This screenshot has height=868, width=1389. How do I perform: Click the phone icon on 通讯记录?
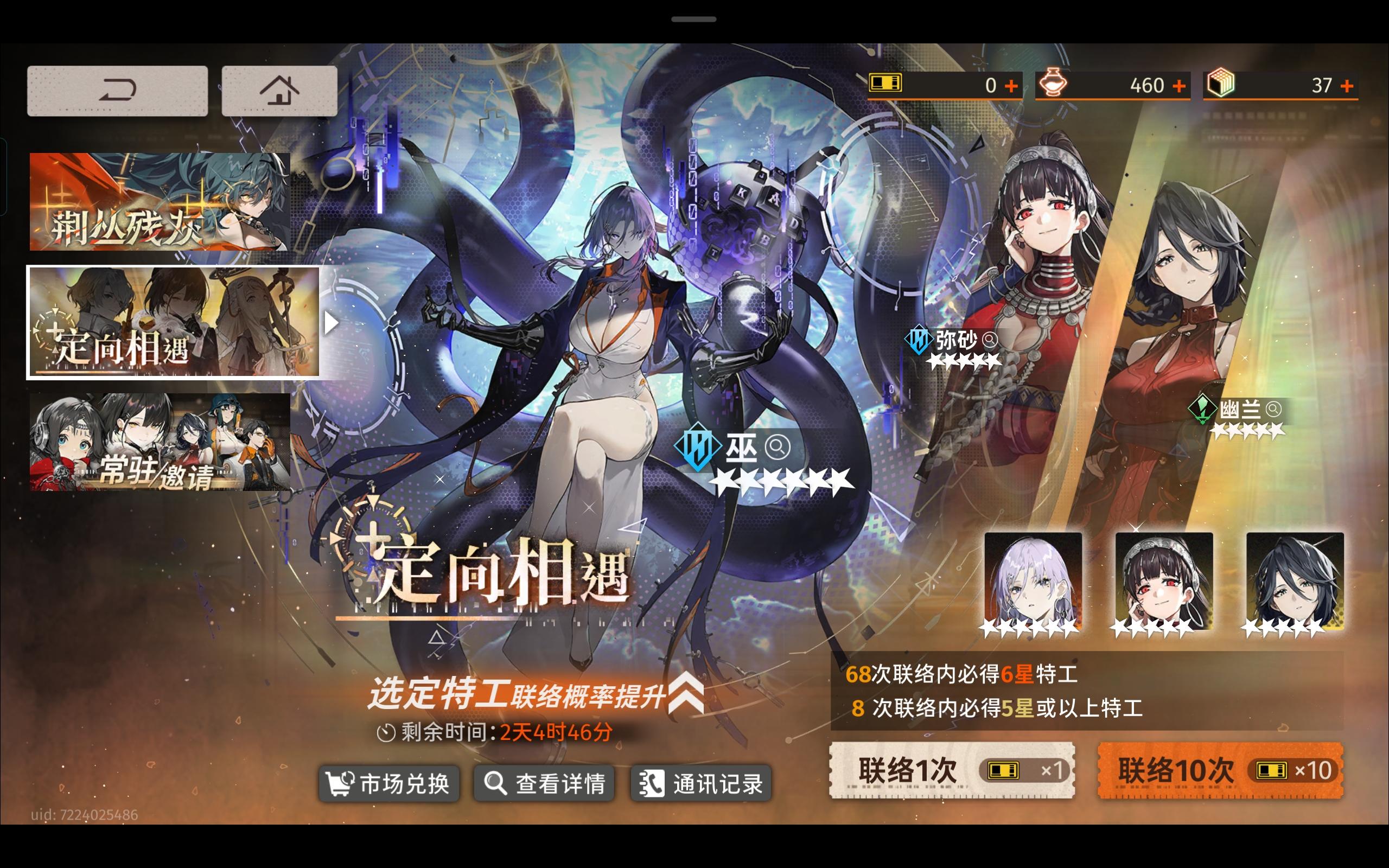[653, 782]
